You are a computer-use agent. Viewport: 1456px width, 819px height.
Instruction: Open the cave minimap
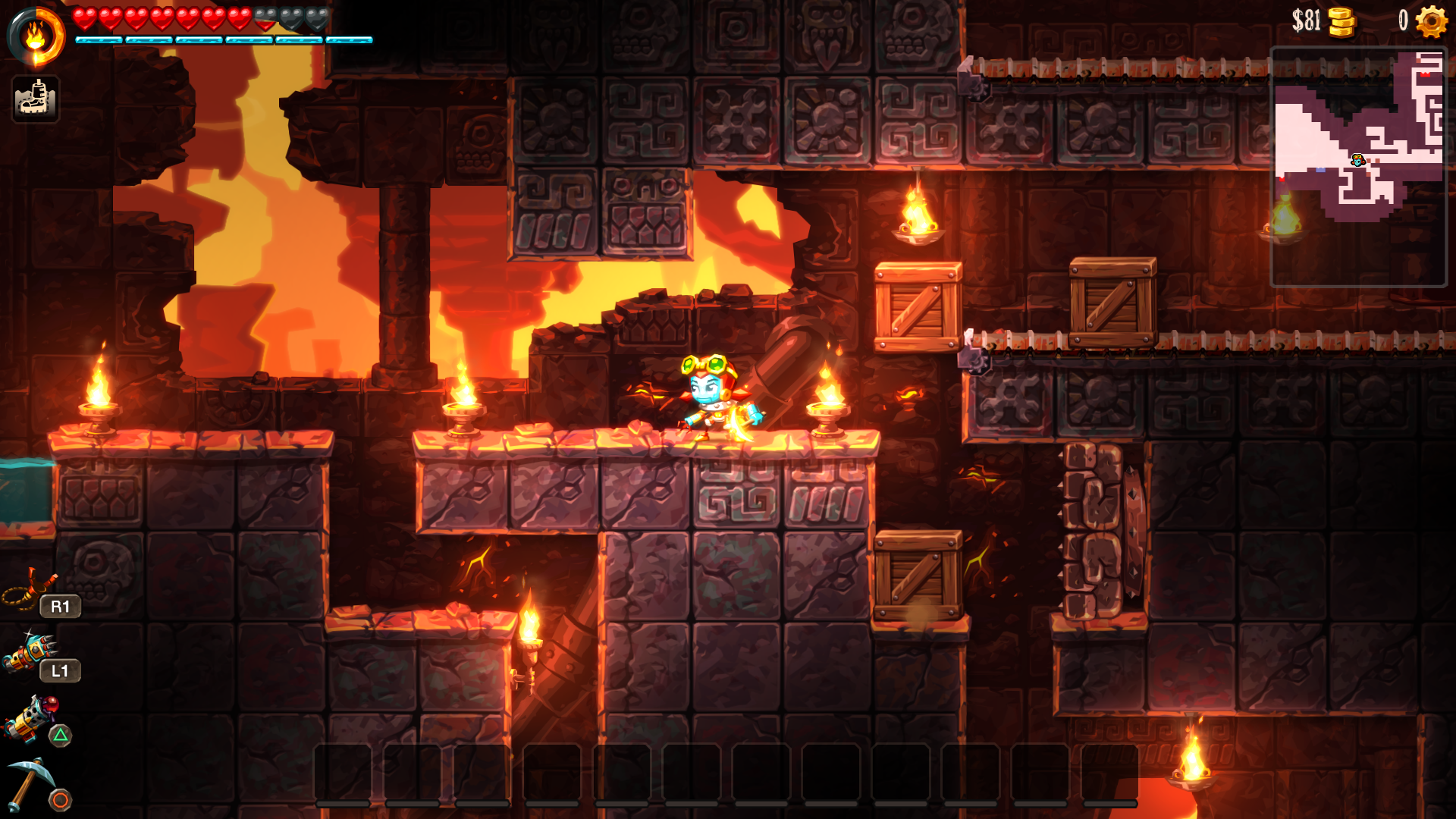[1358, 167]
